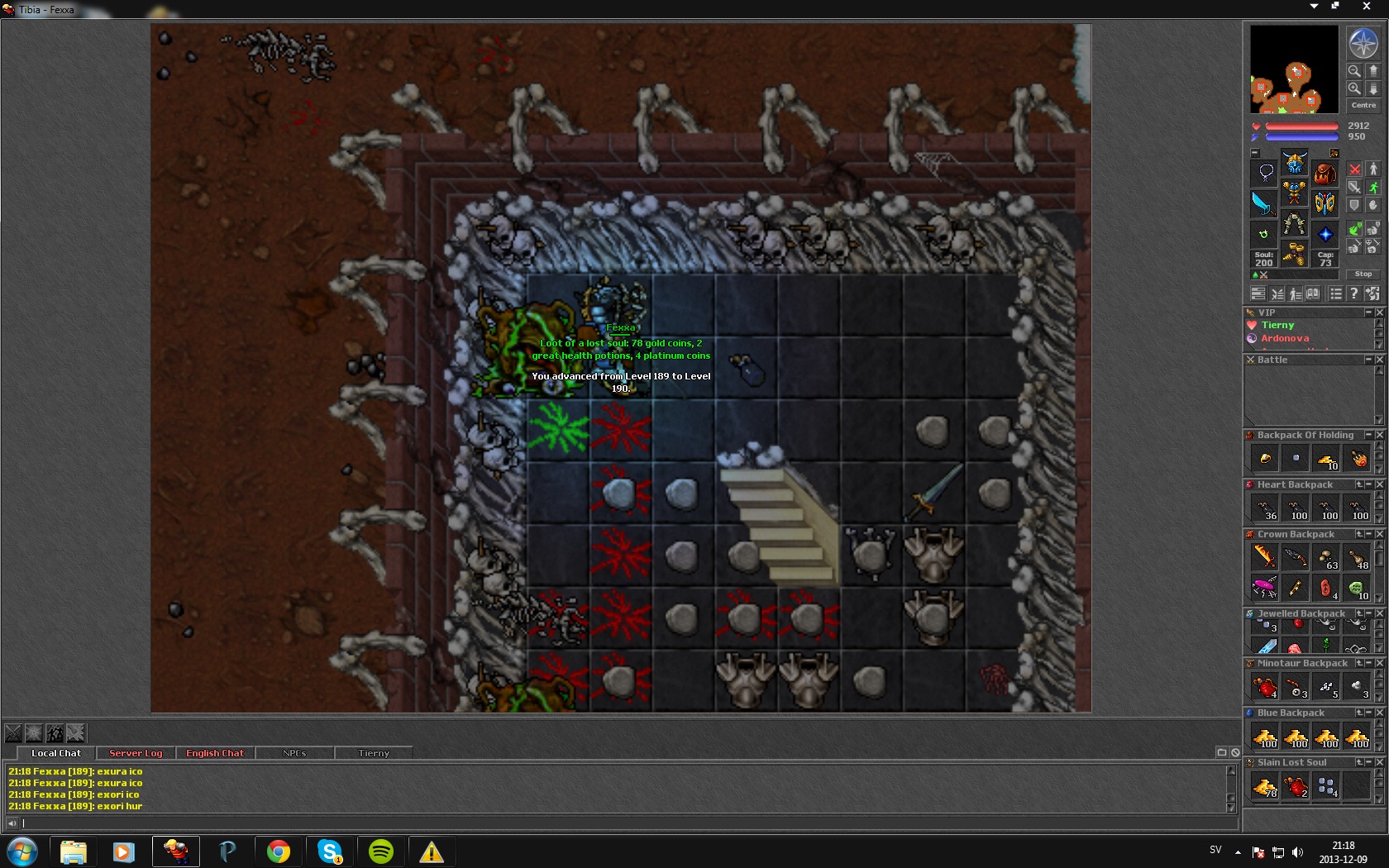The width and height of the screenshot is (1389, 868).
Task: Open the English Chat tab
Action: [215, 753]
